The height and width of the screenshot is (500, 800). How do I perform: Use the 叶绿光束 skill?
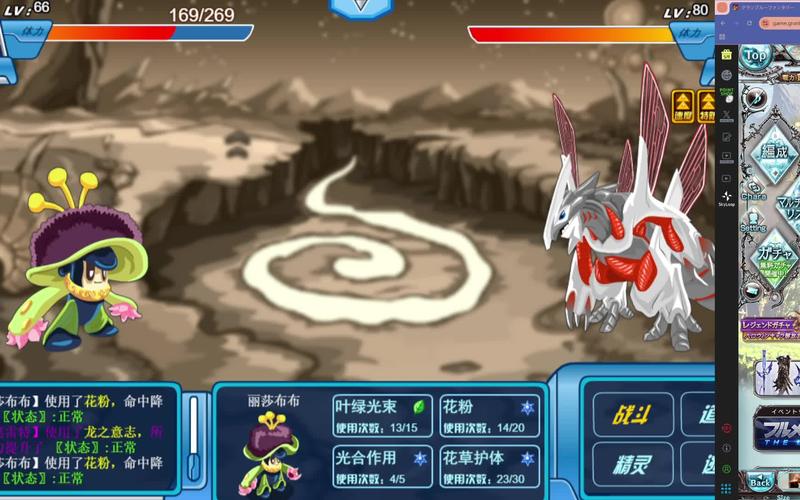pos(382,415)
